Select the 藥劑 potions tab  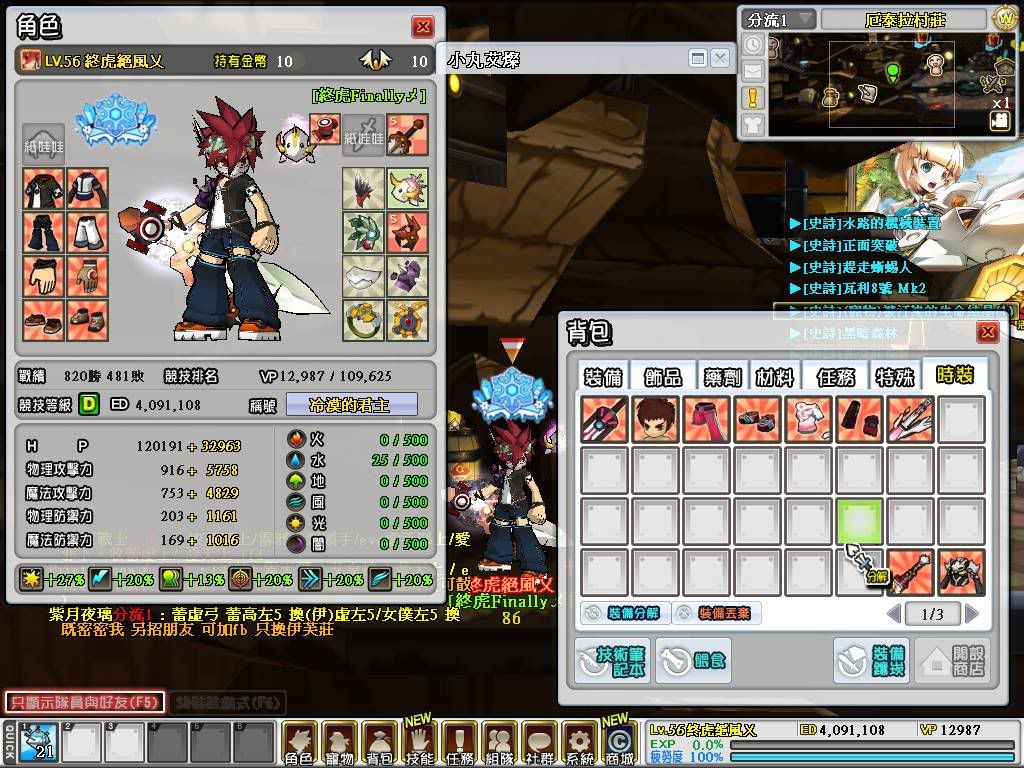[720, 376]
